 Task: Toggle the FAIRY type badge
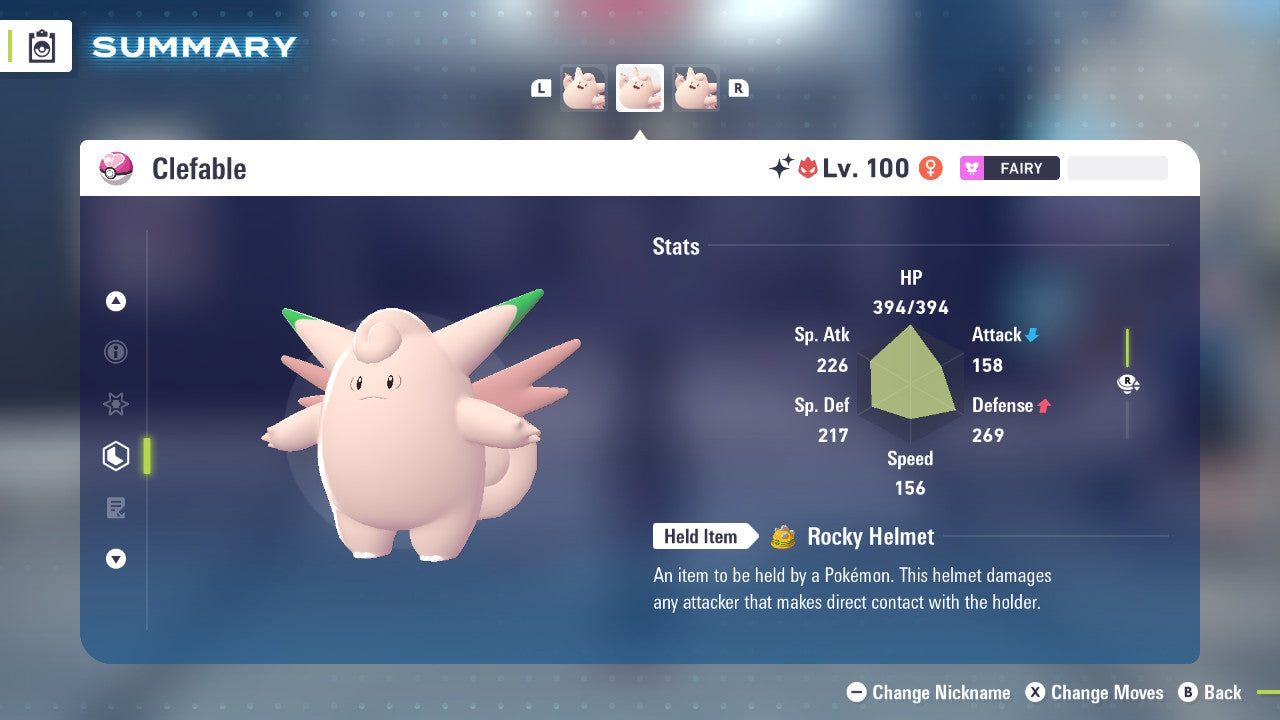coord(1009,168)
